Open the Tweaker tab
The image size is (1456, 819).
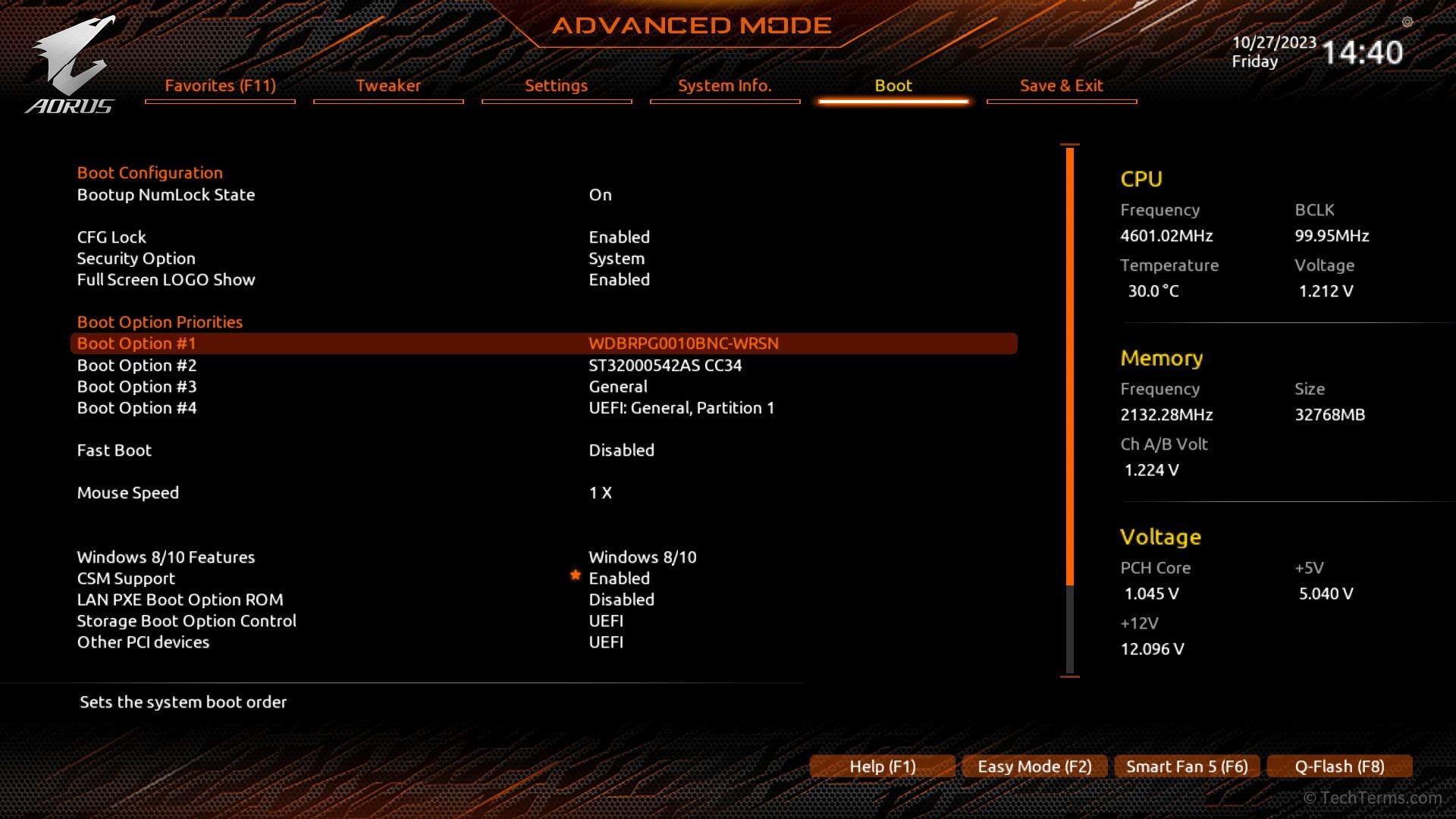pos(388,86)
